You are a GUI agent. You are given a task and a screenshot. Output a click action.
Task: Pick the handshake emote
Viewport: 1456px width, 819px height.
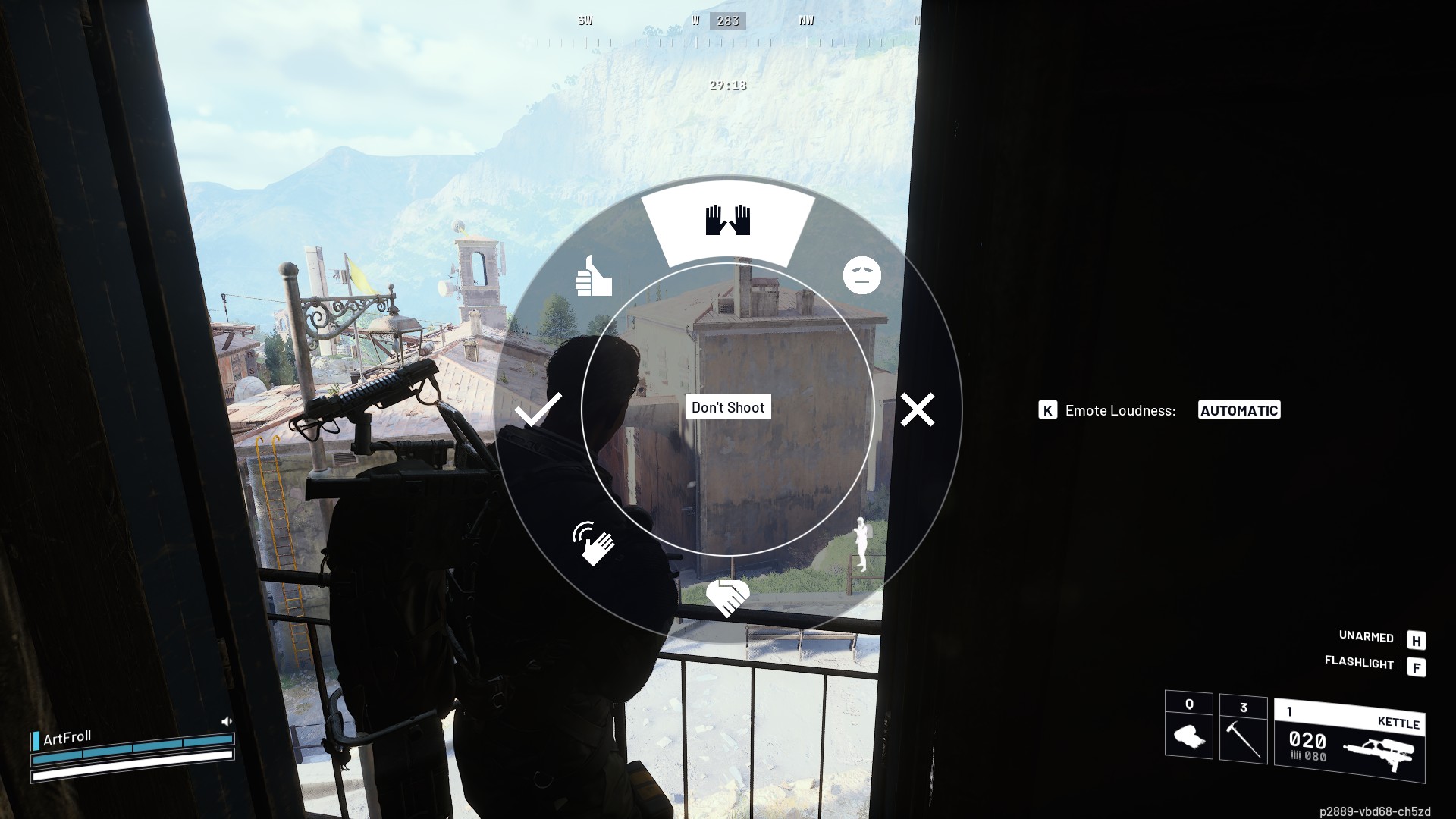point(728,598)
